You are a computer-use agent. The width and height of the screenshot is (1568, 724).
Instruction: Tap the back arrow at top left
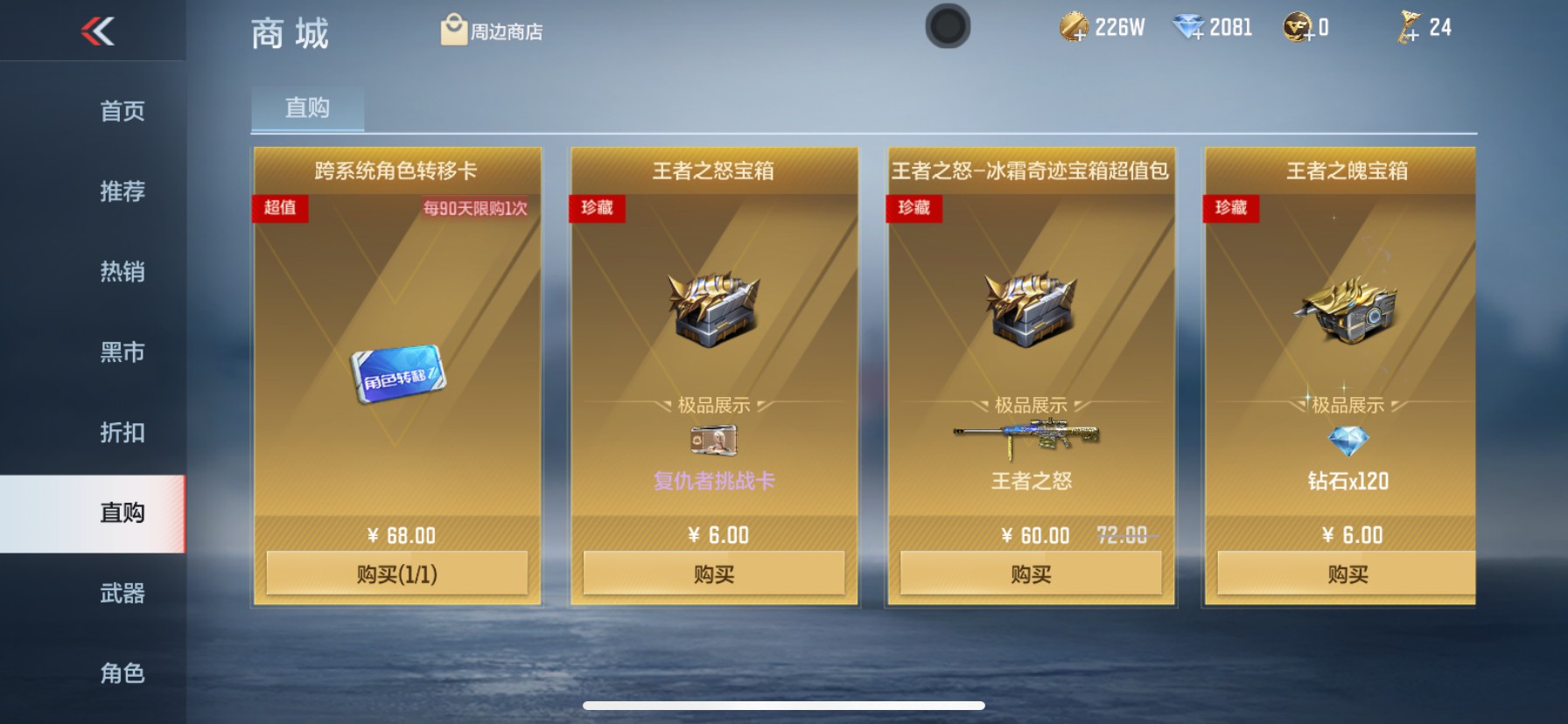[98, 29]
